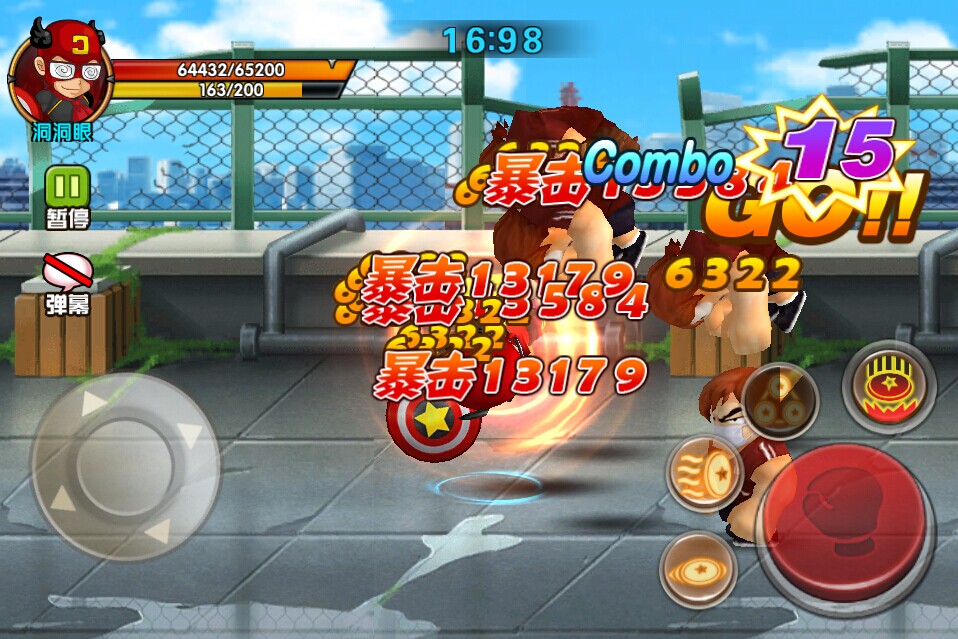Open the 洞洞眼 character portrait
The height and width of the screenshot is (639, 958).
tap(60, 70)
